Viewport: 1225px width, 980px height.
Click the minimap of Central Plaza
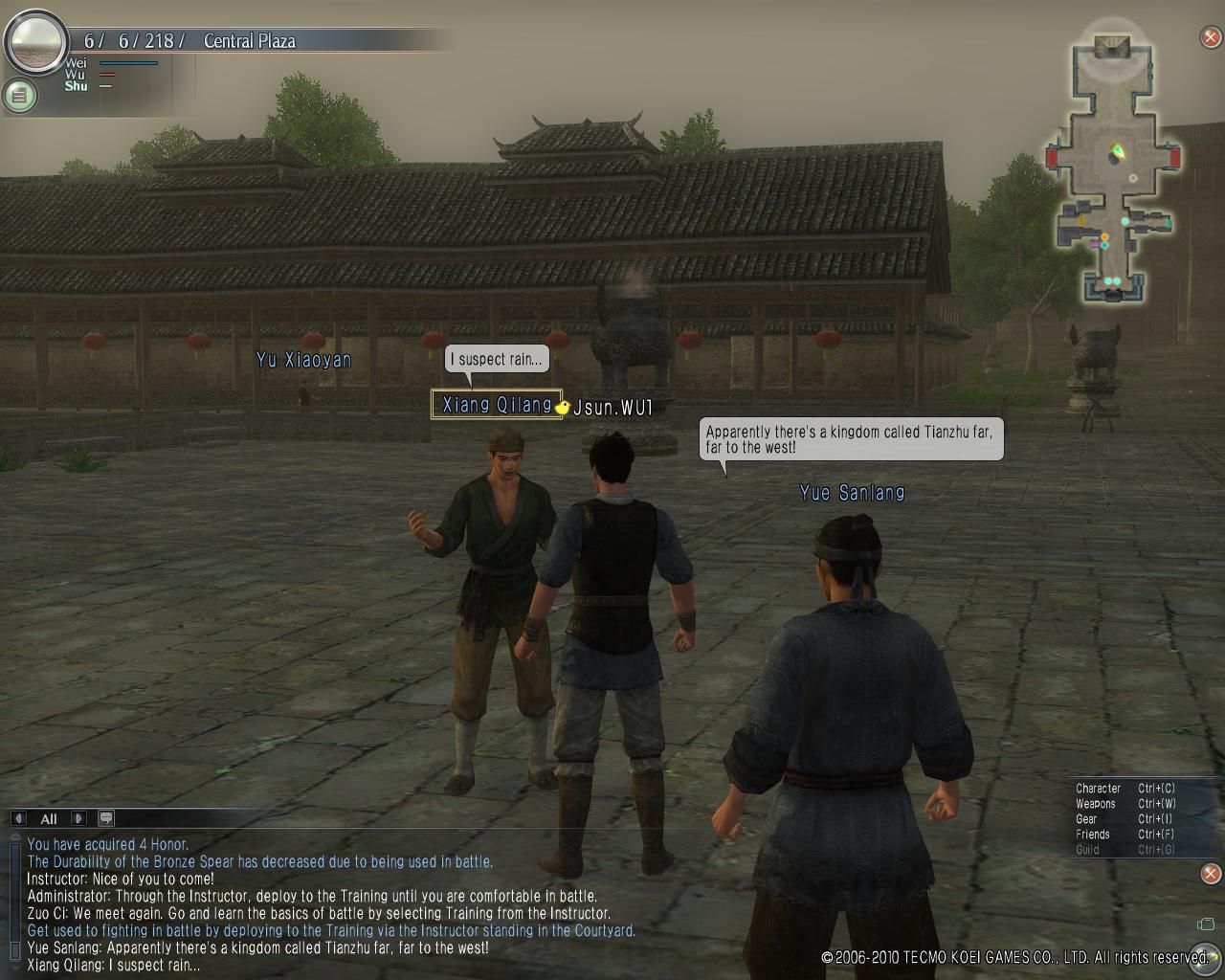tap(1112, 172)
